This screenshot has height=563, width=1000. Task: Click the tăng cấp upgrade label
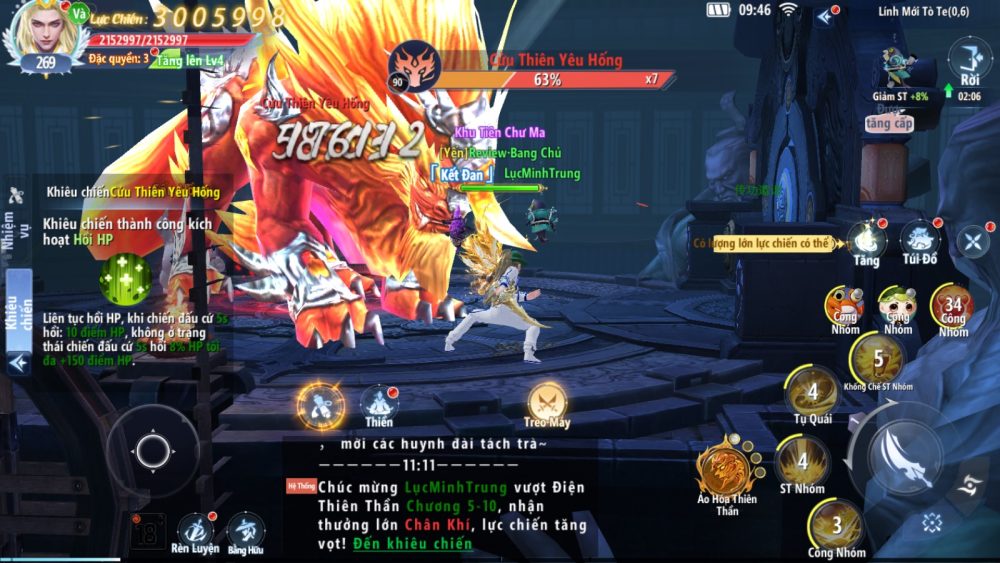pos(889,124)
